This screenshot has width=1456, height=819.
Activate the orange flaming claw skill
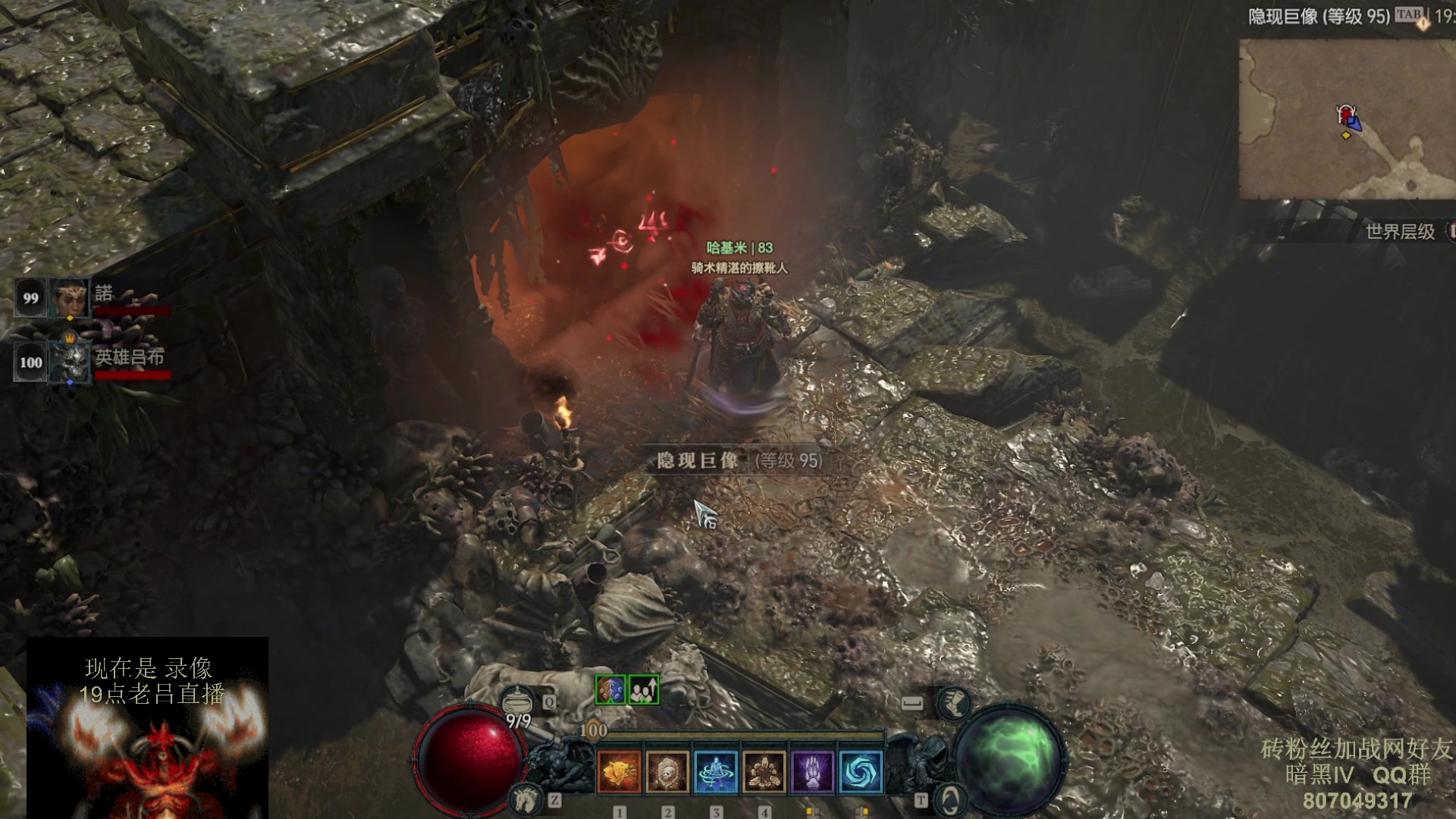[x=619, y=772]
